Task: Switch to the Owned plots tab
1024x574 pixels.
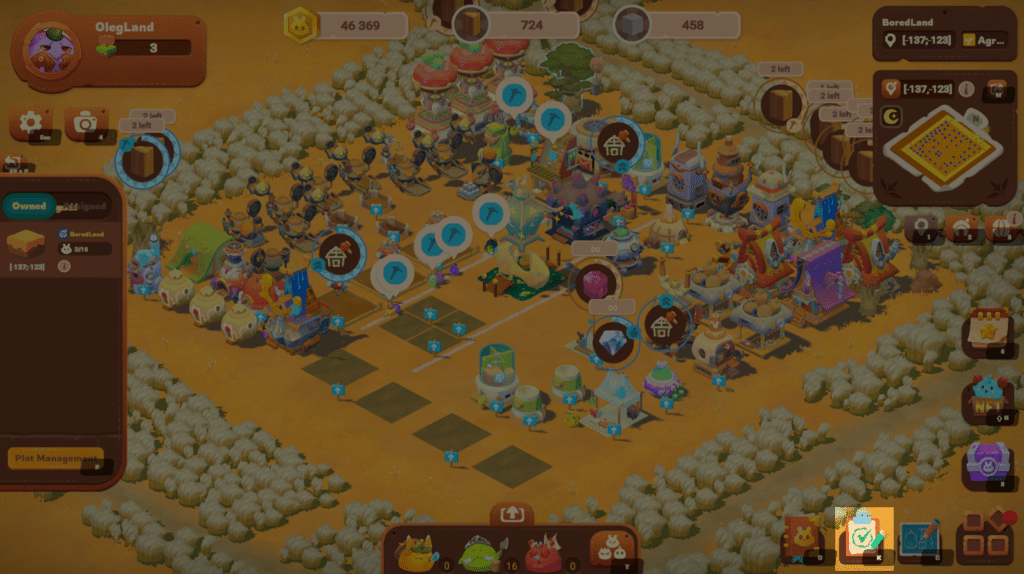Action: pyautogui.click(x=29, y=206)
